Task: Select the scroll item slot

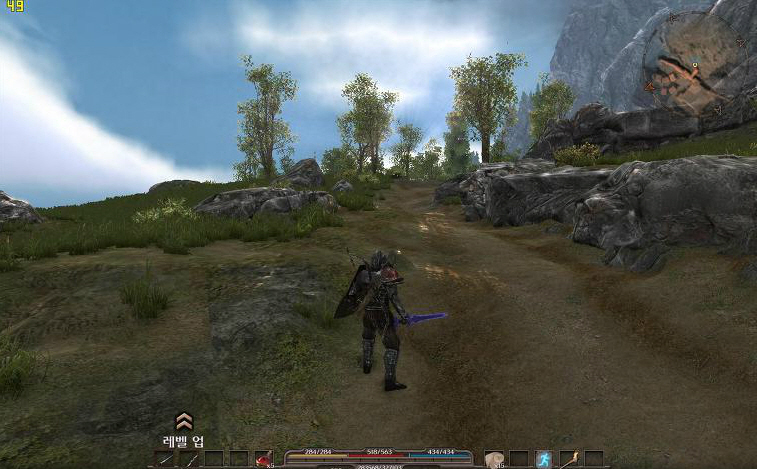Action: (493, 459)
